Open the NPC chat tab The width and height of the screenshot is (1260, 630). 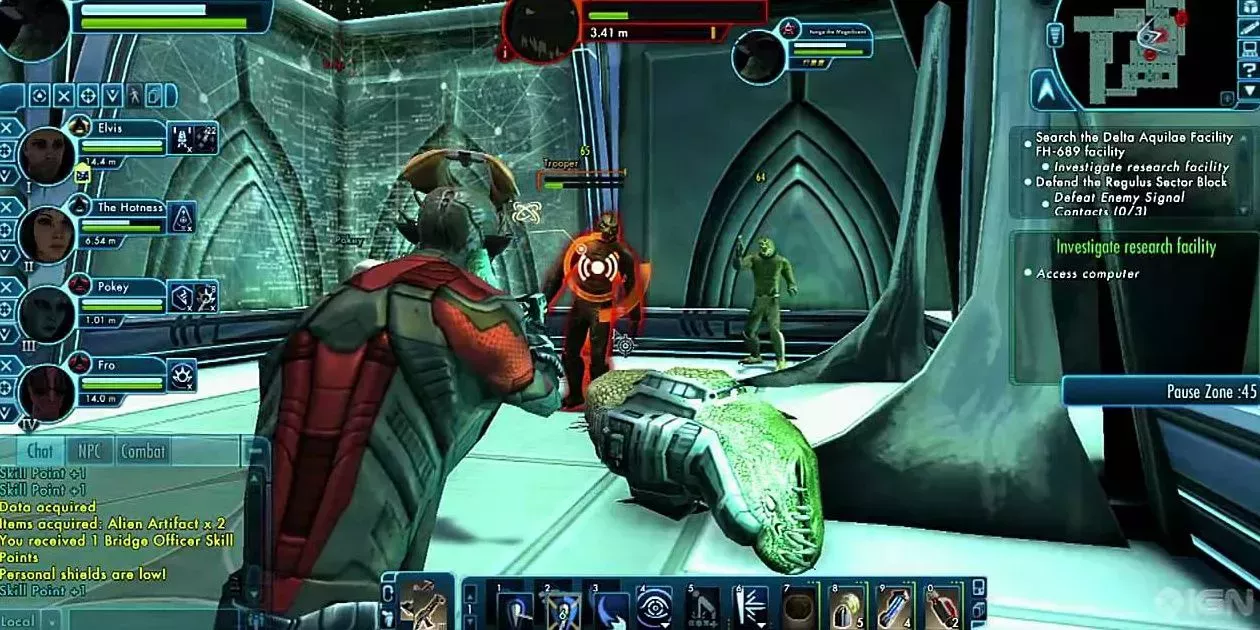(90, 451)
